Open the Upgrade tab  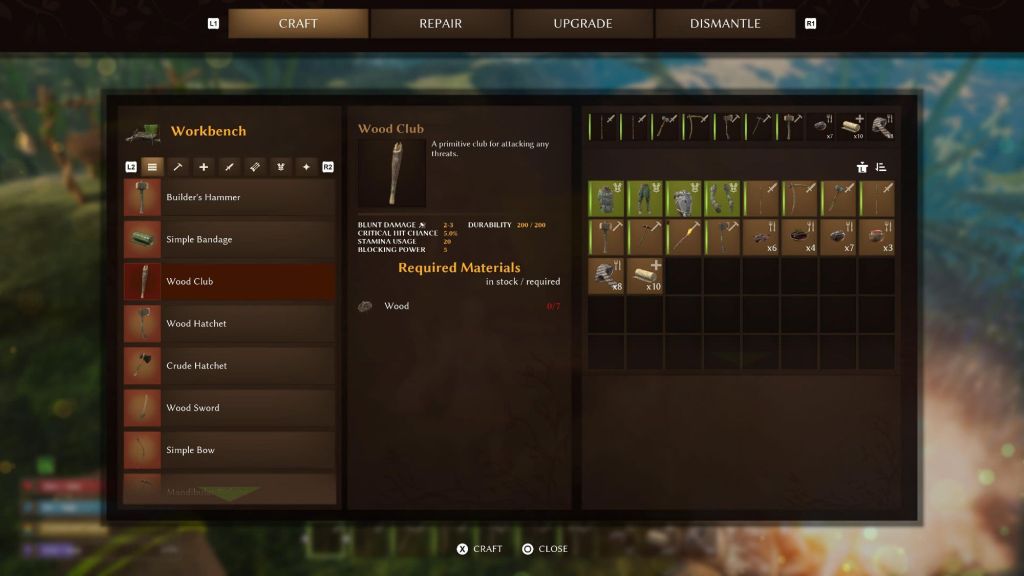coord(583,23)
